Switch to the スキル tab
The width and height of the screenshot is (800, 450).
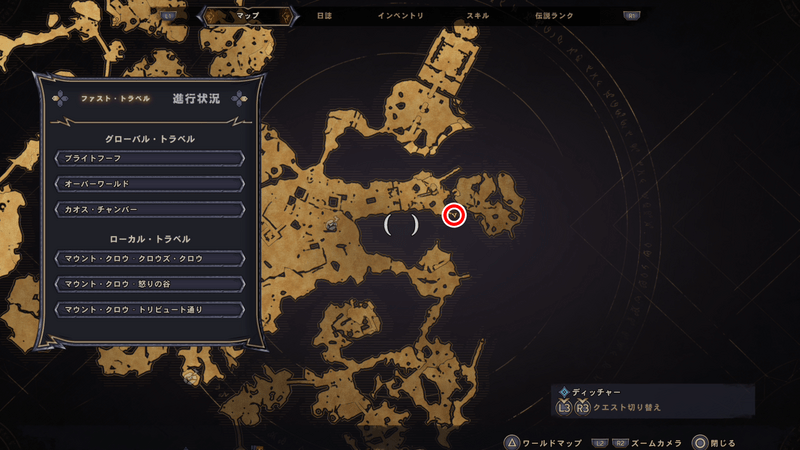point(478,16)
